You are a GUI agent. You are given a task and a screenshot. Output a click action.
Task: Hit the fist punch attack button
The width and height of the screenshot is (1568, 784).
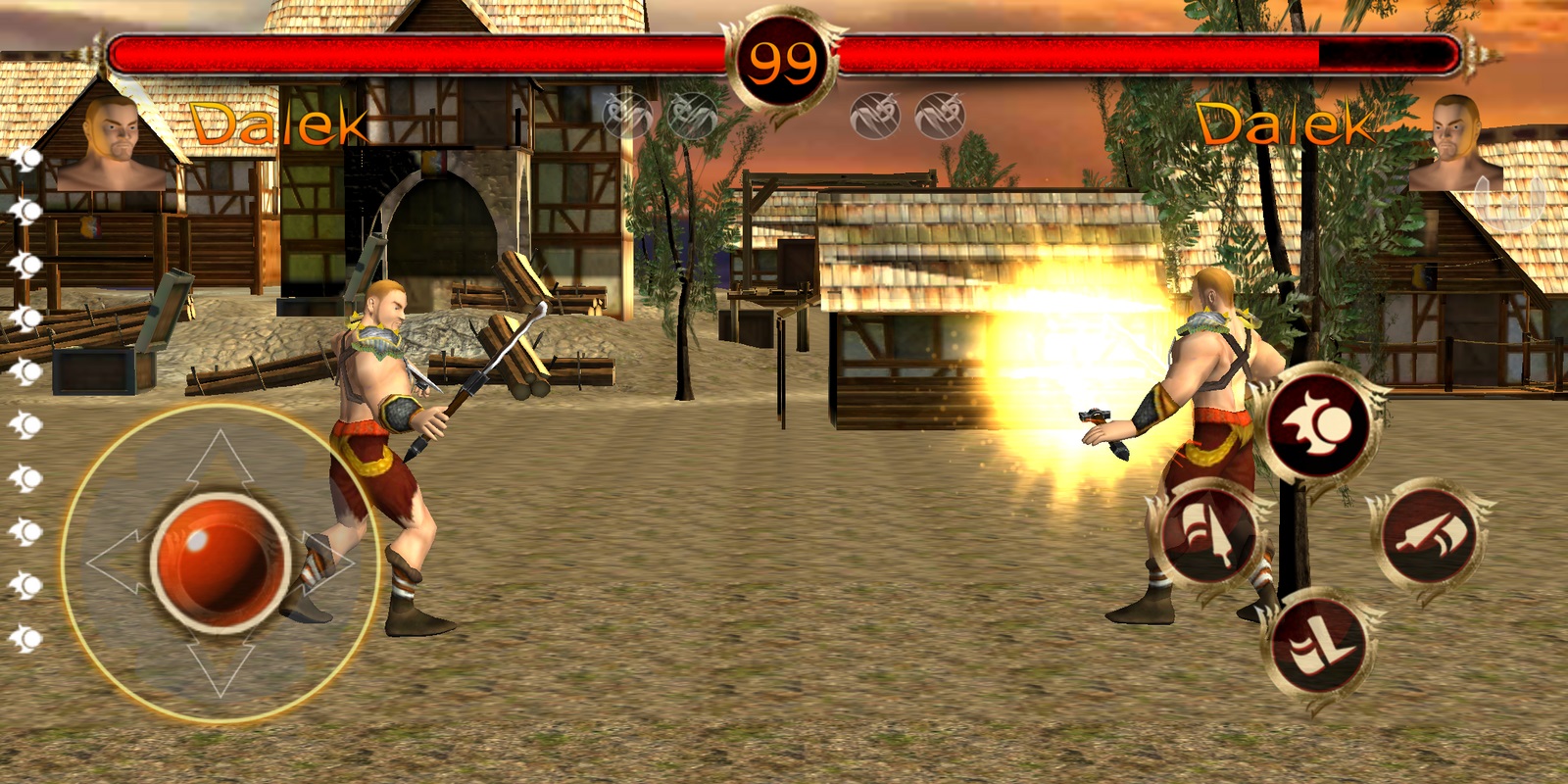point(1431,534)
